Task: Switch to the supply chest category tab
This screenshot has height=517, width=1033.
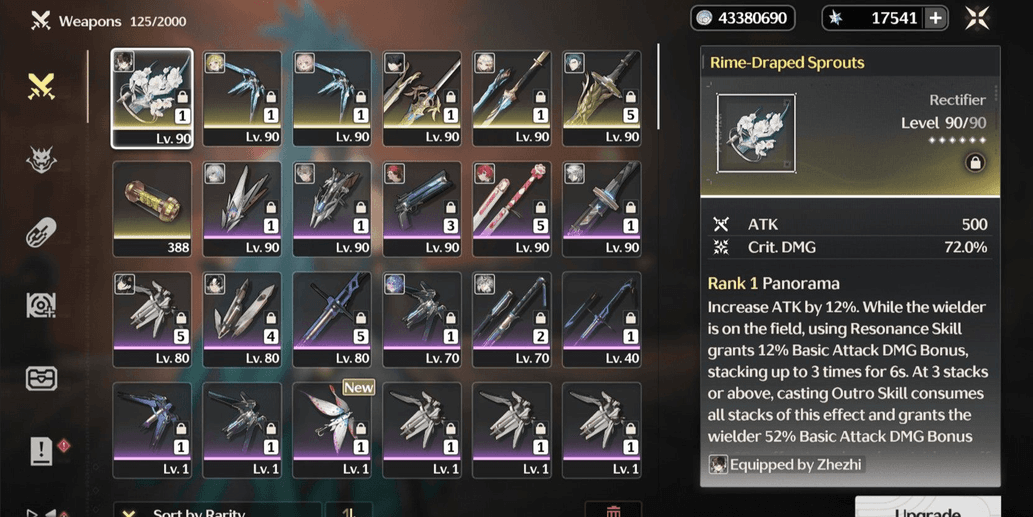Action: pyautogui.click(x=41, y=378)
